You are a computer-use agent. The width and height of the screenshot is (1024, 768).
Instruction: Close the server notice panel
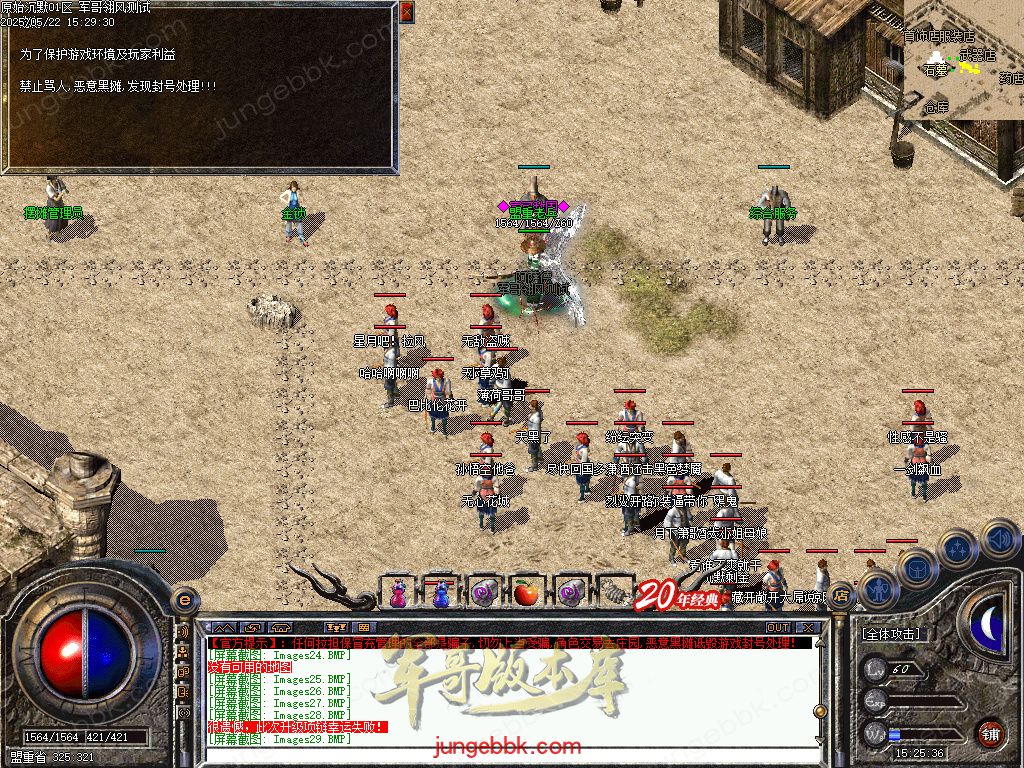click(406, 12)
